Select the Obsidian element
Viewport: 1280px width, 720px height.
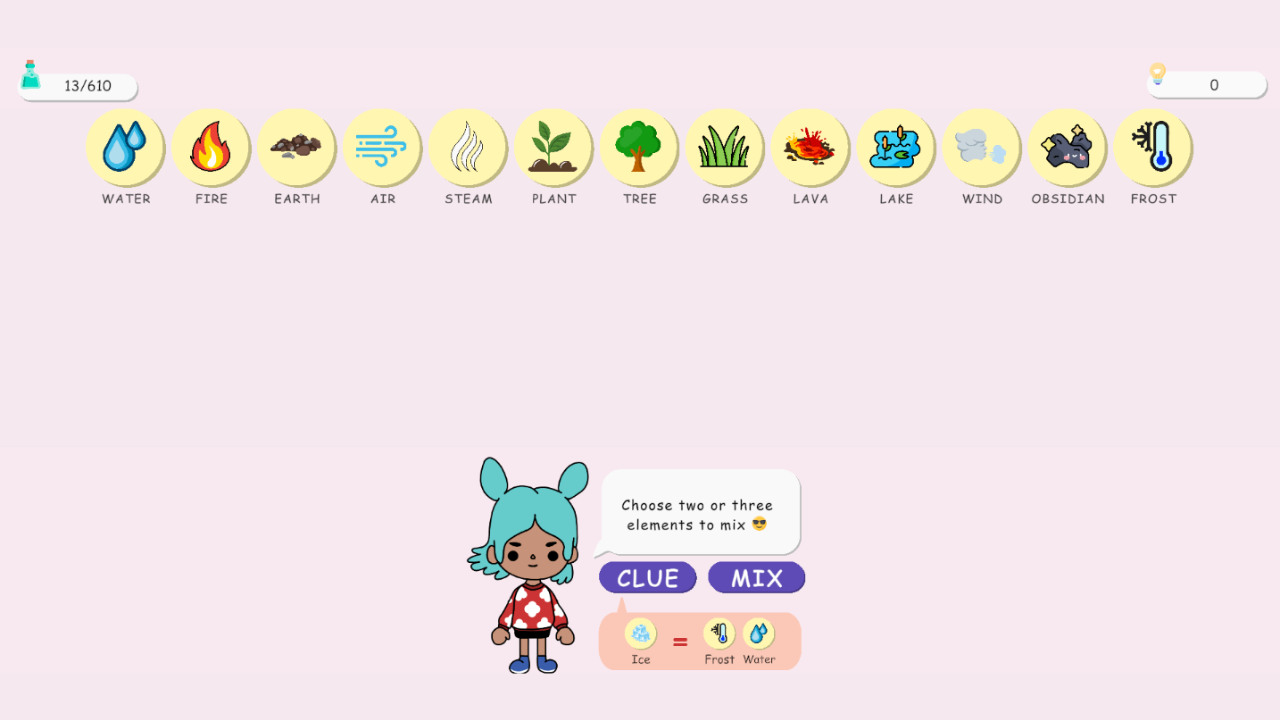tap(1068, 148)
